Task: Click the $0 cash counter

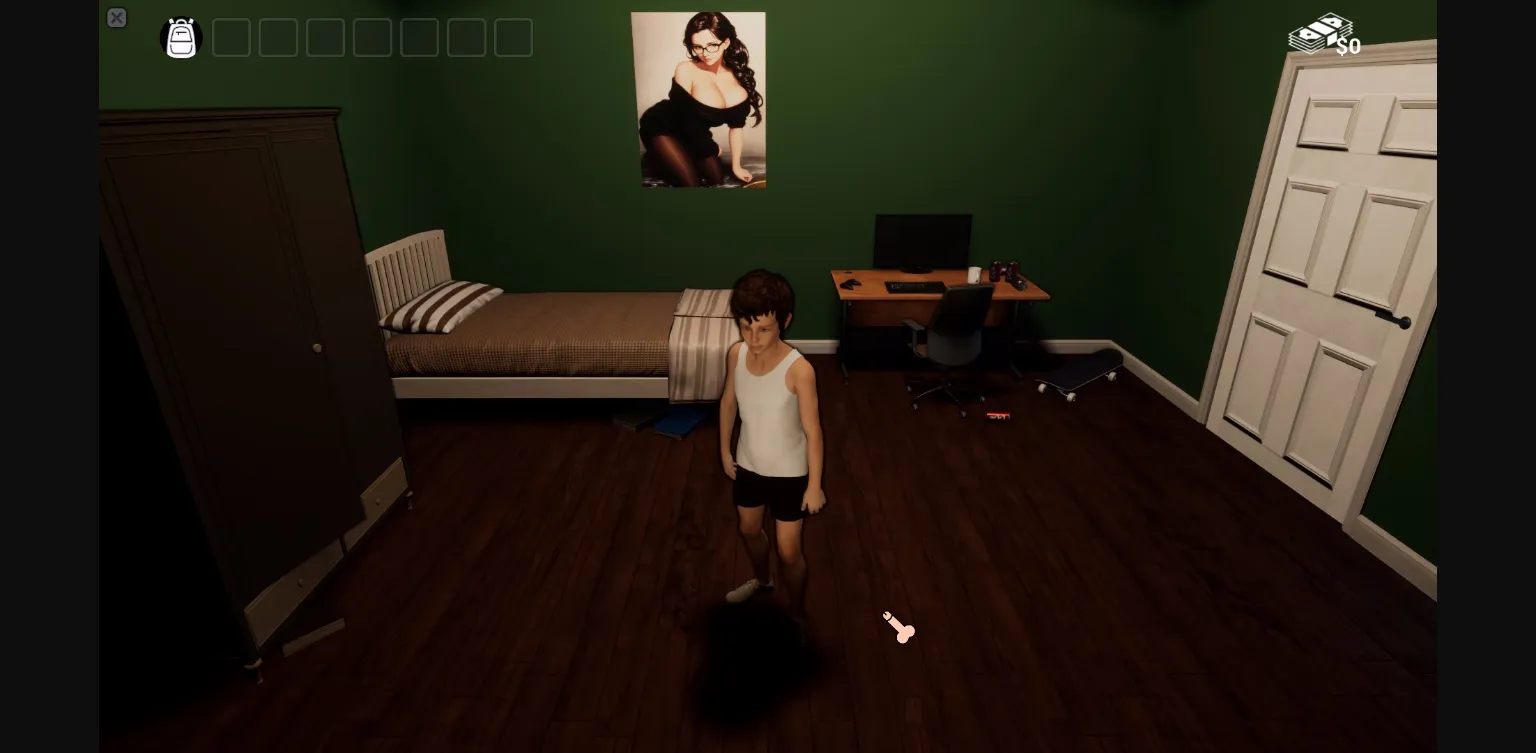Action: pos(1349,46)
